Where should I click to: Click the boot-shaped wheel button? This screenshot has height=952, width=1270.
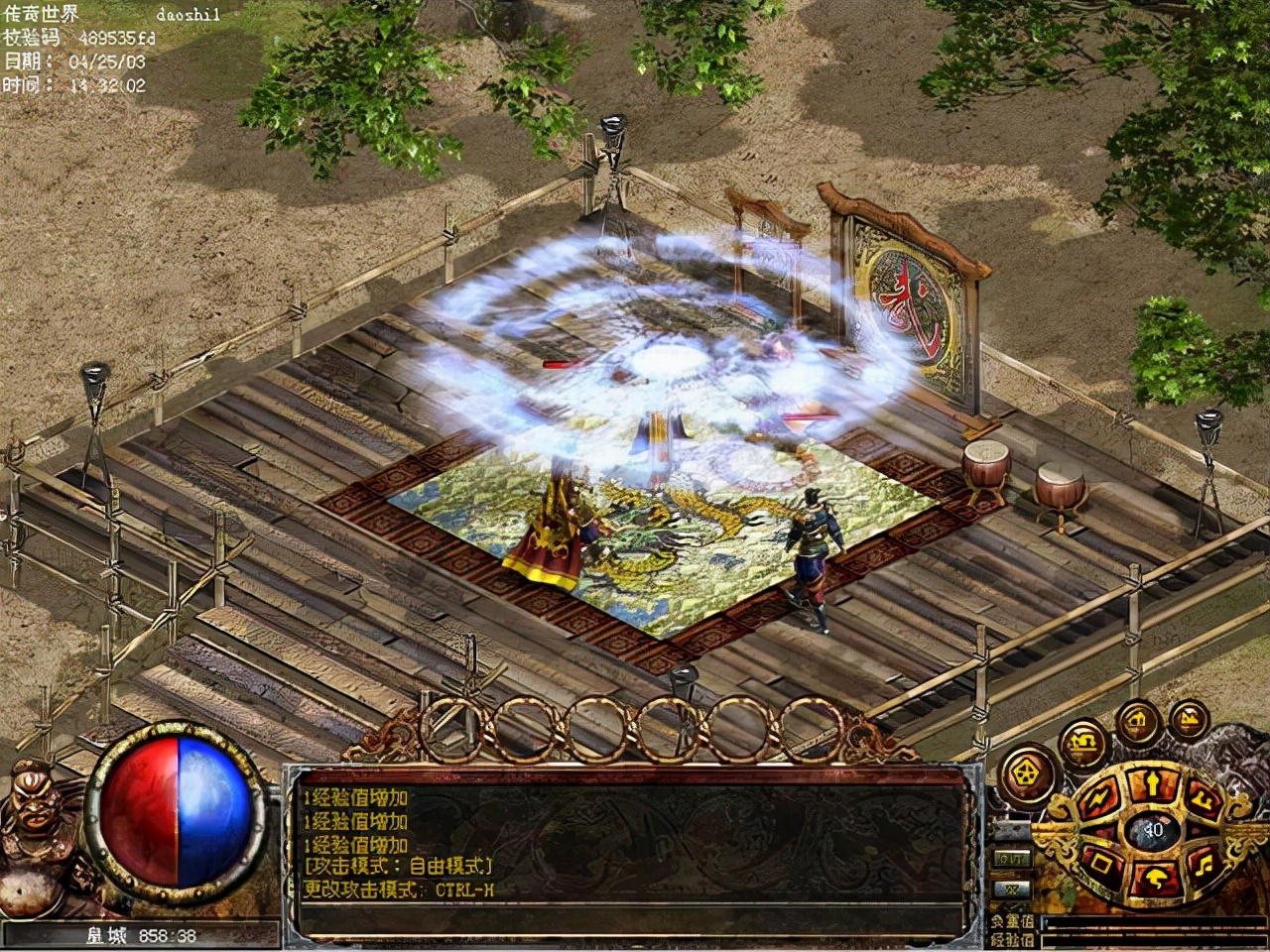1204,799
